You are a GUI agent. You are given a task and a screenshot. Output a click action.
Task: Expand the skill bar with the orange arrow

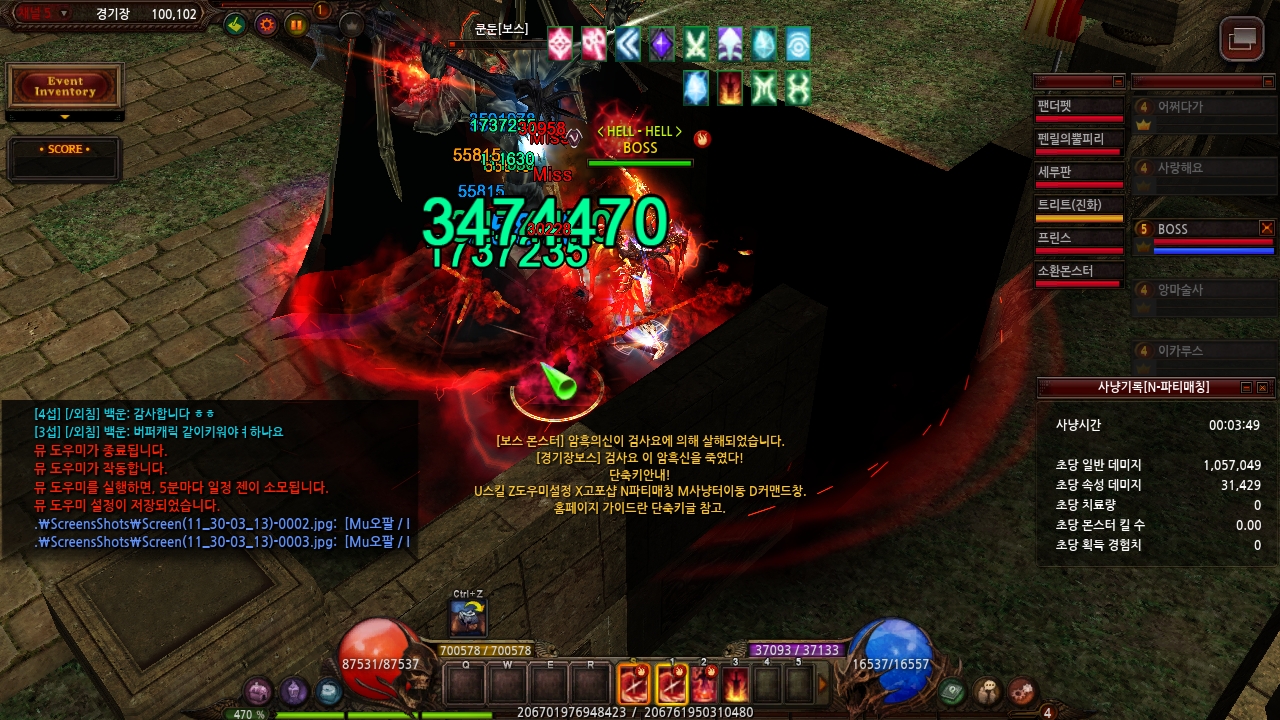823,685
